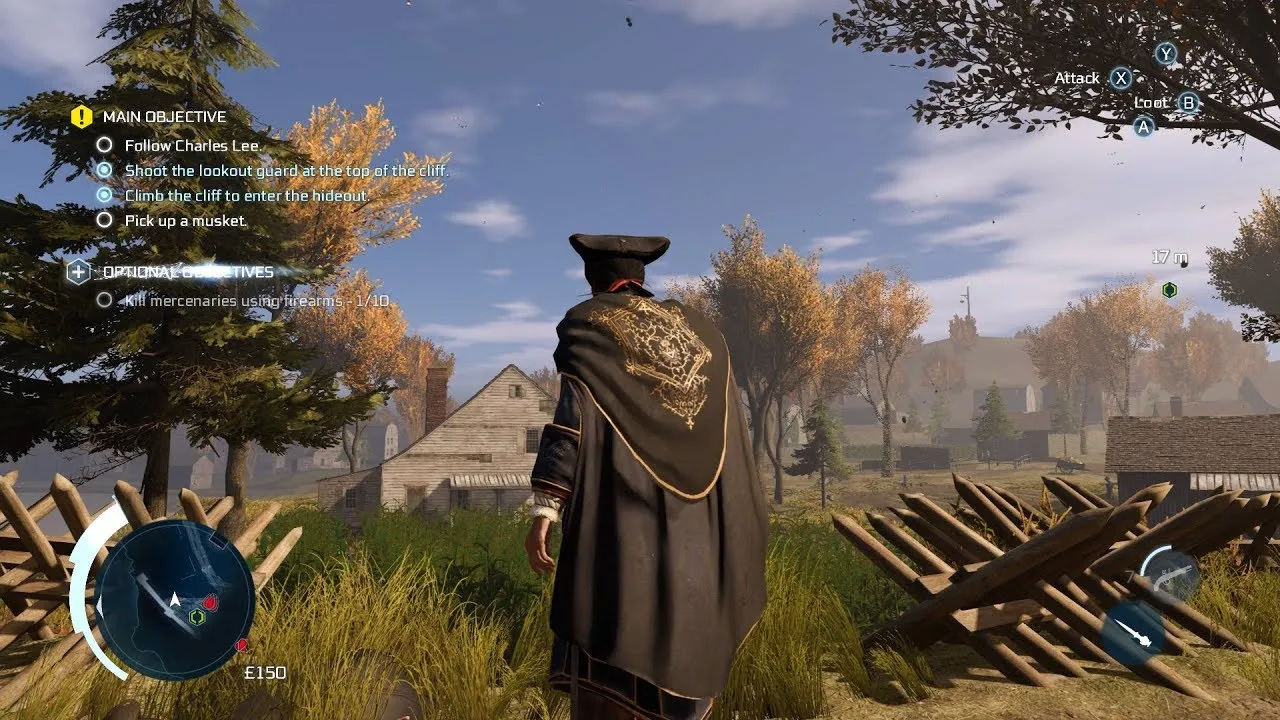
Task: Select the Follow Charles Lee objective
Action: coord(192,146)
